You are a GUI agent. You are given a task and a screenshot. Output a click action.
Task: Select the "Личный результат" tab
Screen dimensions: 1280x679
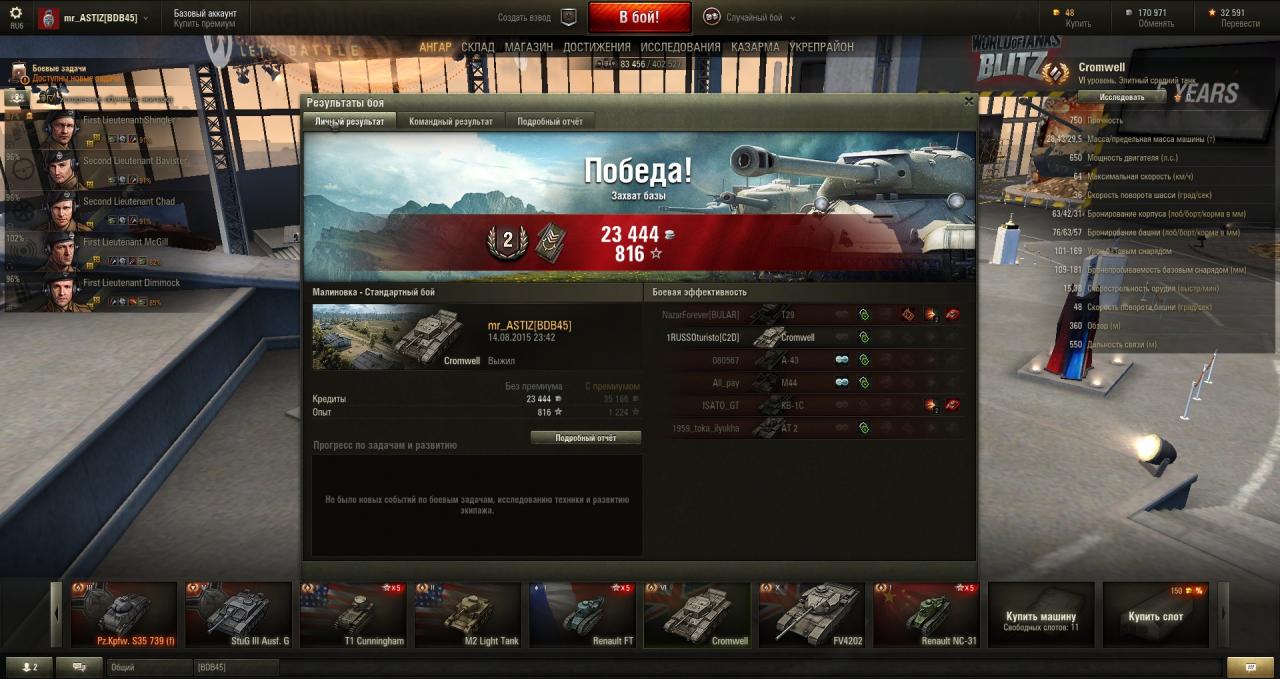click(x=349, y=121)
